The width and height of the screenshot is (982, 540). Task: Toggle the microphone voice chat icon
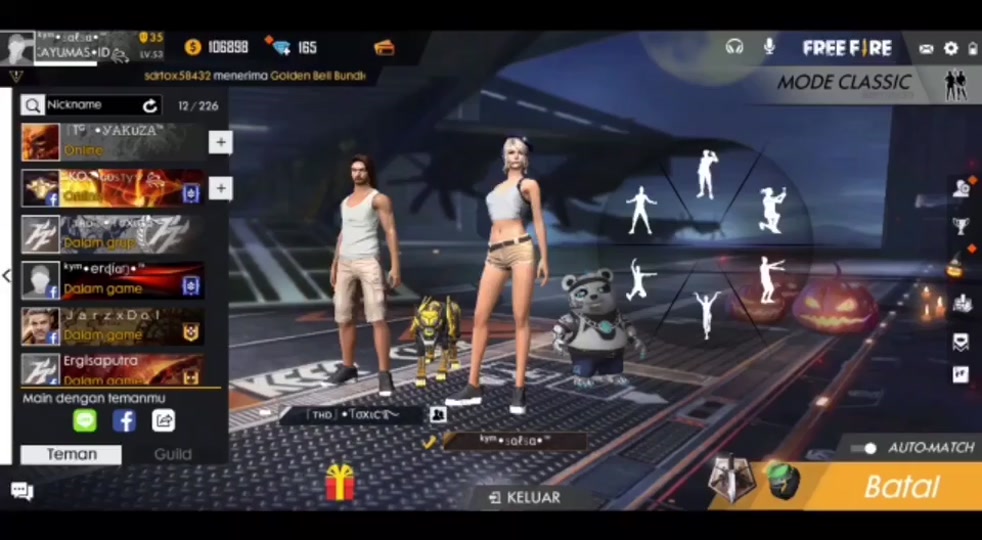coord(769,47)
